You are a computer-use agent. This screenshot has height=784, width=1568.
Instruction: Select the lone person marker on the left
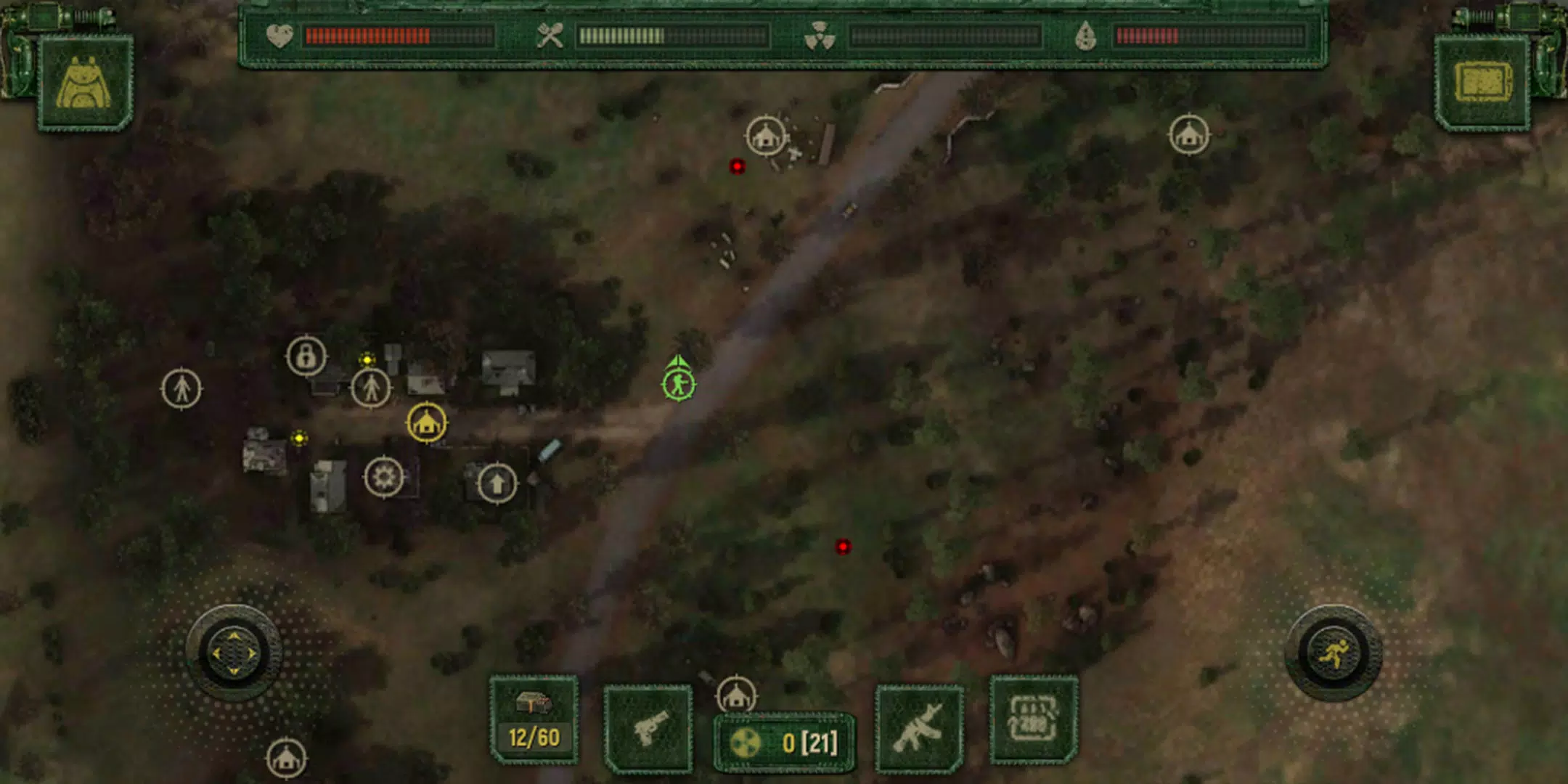(183, 388)
